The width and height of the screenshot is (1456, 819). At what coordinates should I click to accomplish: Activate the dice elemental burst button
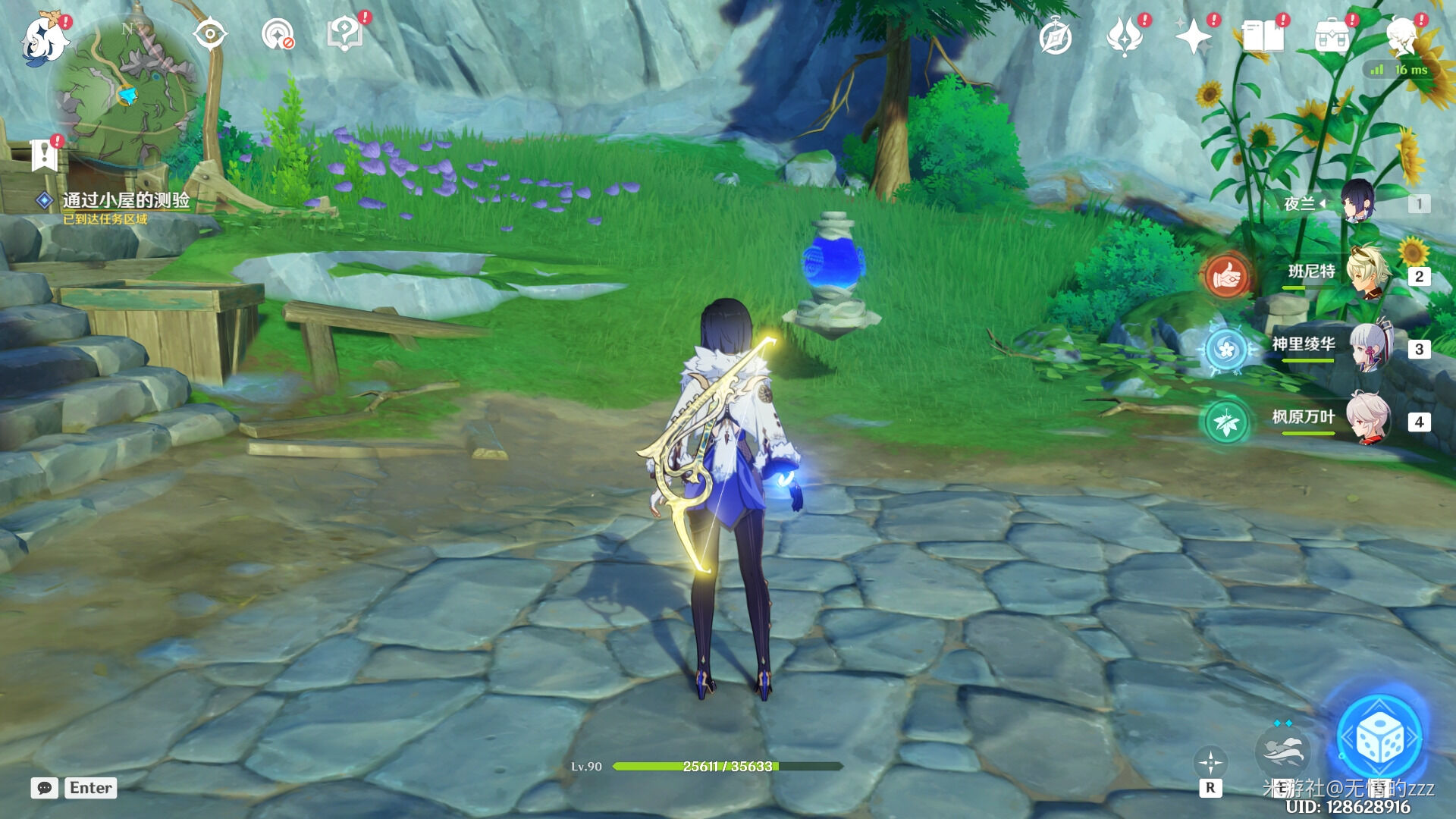point(1379,738)
